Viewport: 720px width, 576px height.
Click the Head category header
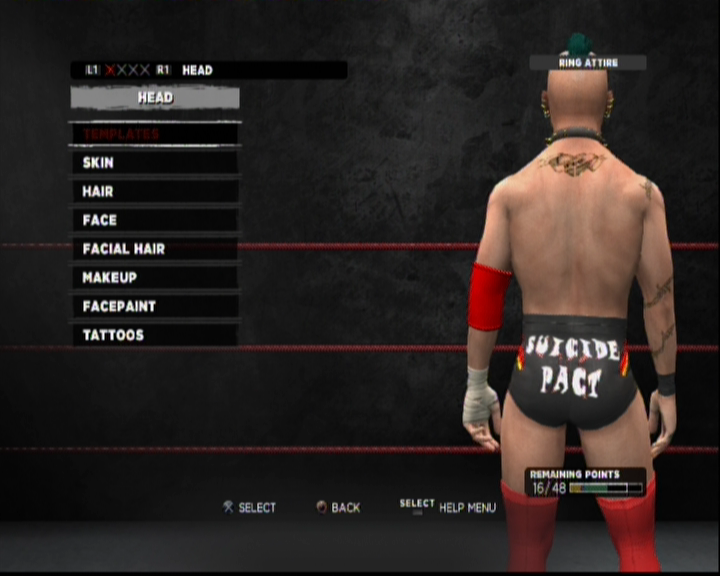coord(155,98)
